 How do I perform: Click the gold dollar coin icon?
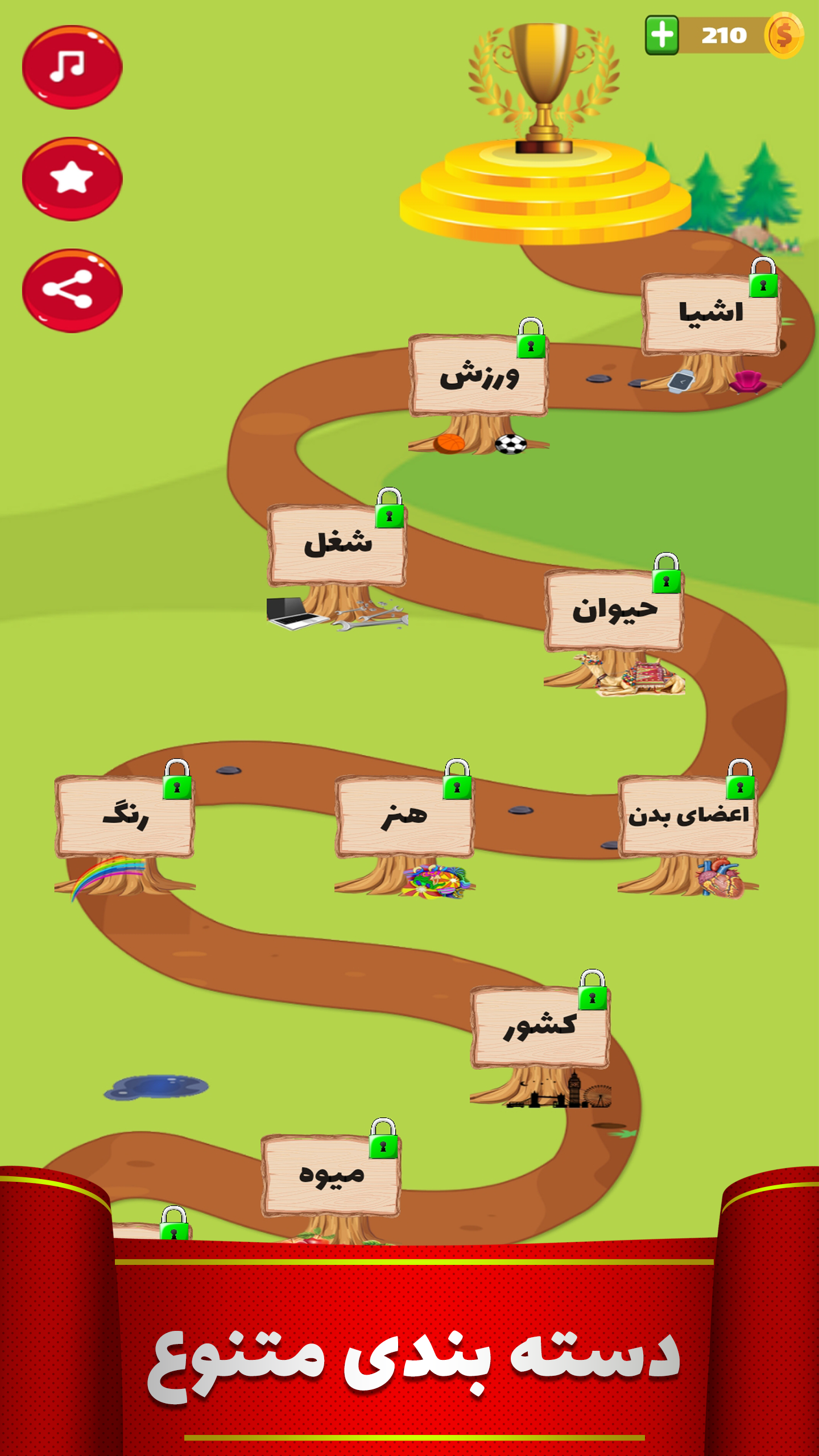point(785,35)
